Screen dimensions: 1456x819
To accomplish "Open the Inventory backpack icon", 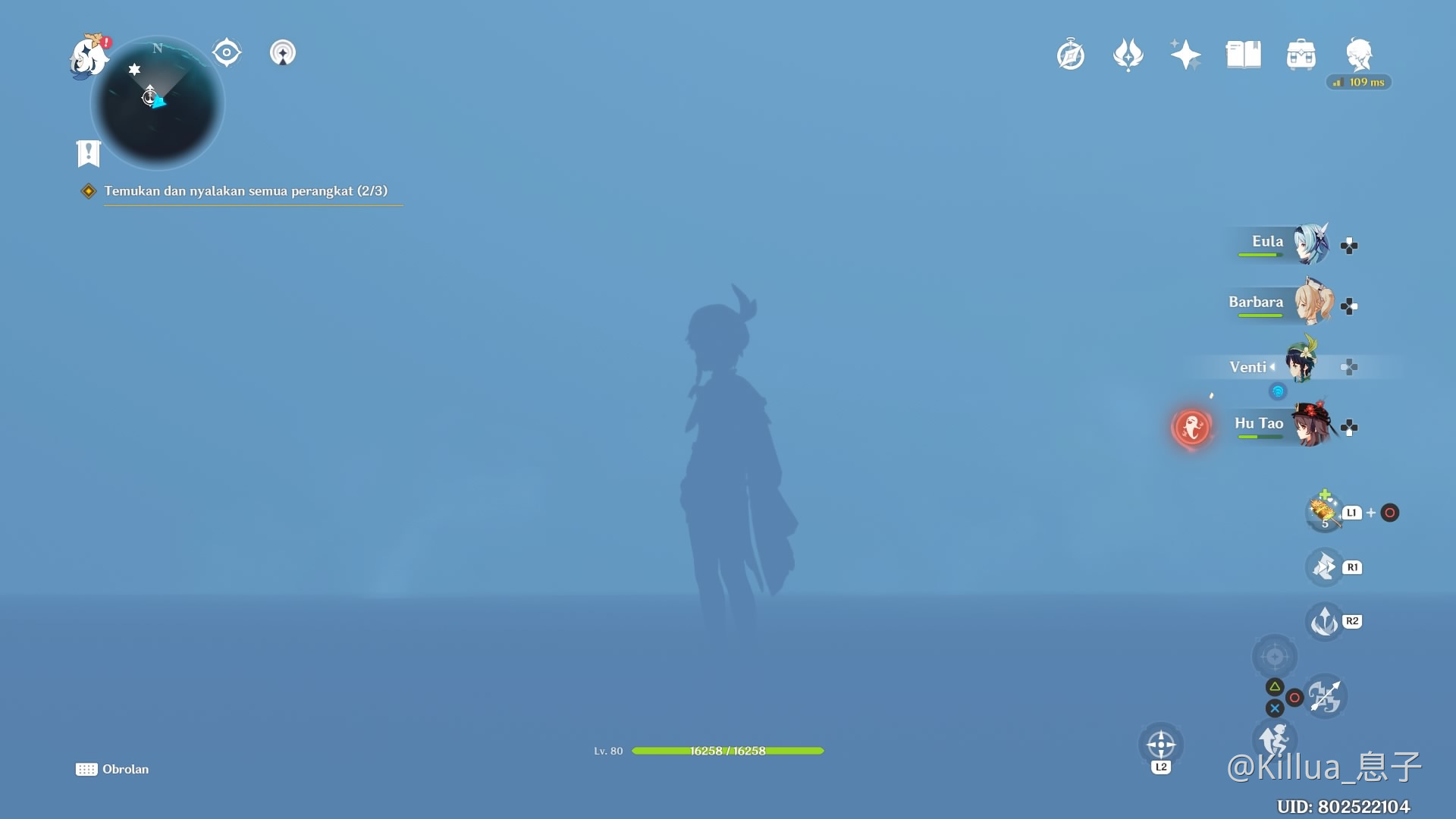I will coord(1301,54).
